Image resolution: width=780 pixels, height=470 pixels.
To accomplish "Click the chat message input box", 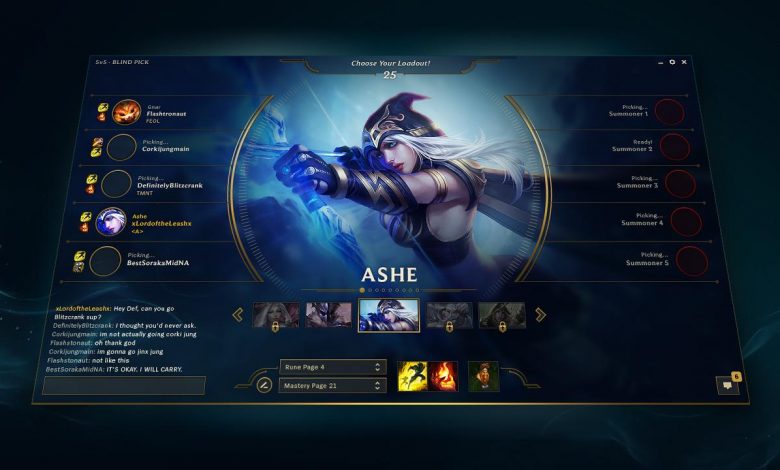I will click(124, 385).
